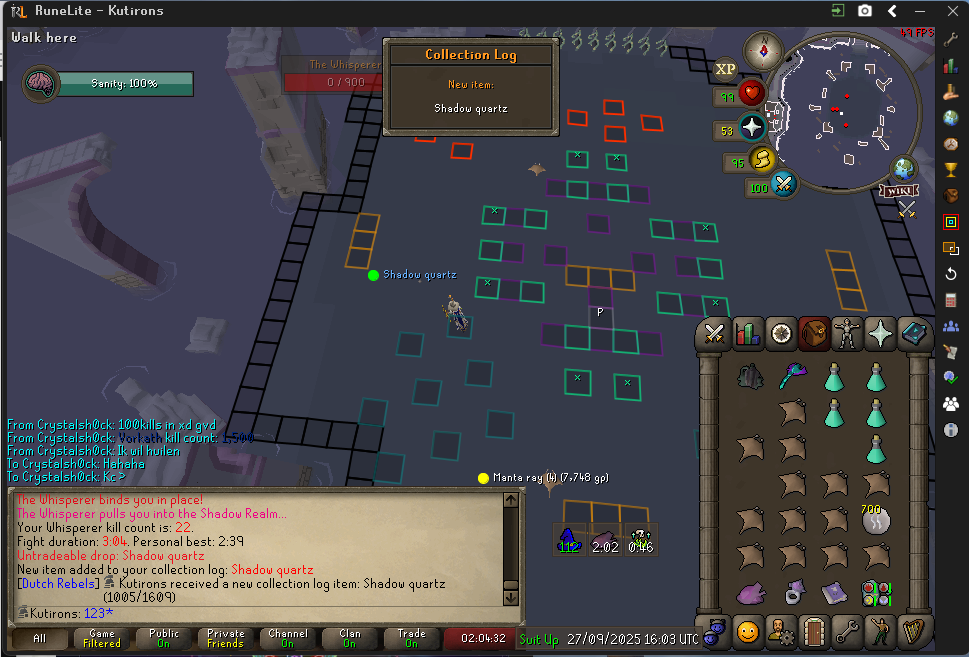Open the Trade chat filter
The width and height of the screenshot is (969, 657).
412,638
